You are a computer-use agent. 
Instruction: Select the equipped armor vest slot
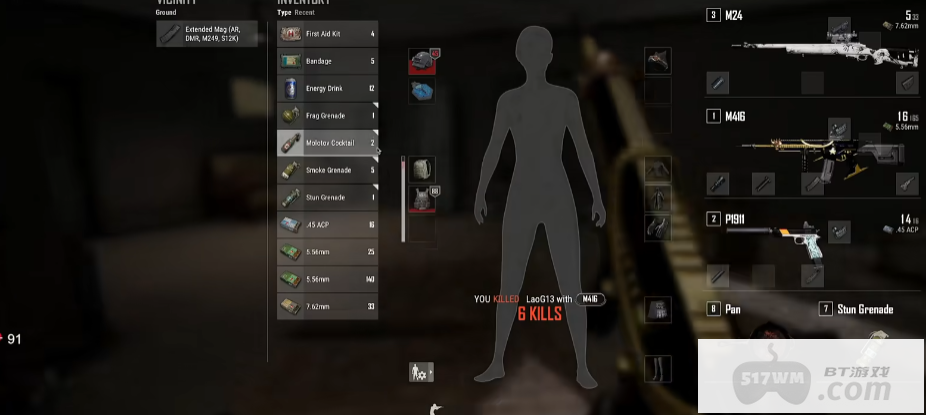(421, 198)
